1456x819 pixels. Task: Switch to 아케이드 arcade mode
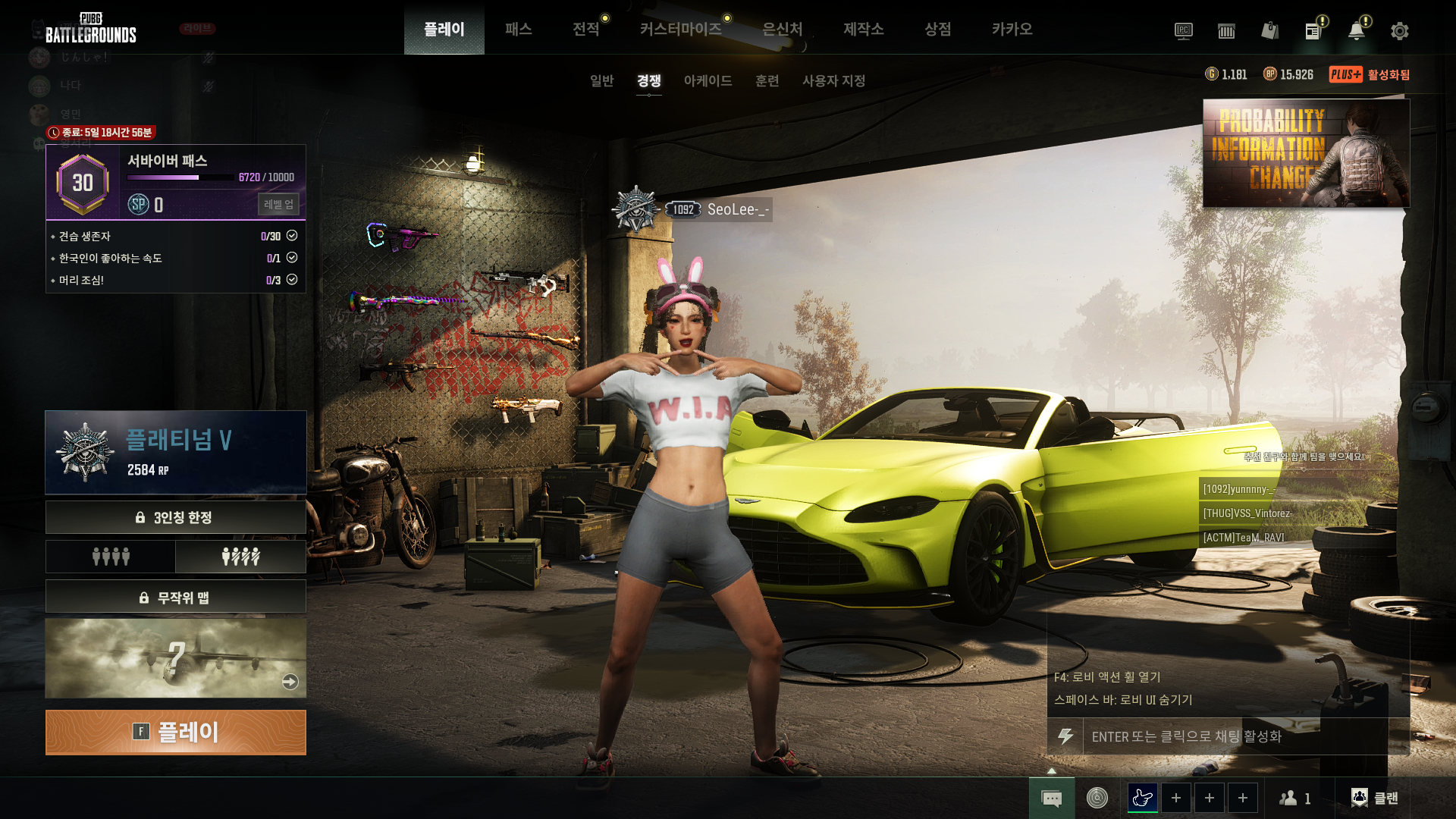coord(708,80)
